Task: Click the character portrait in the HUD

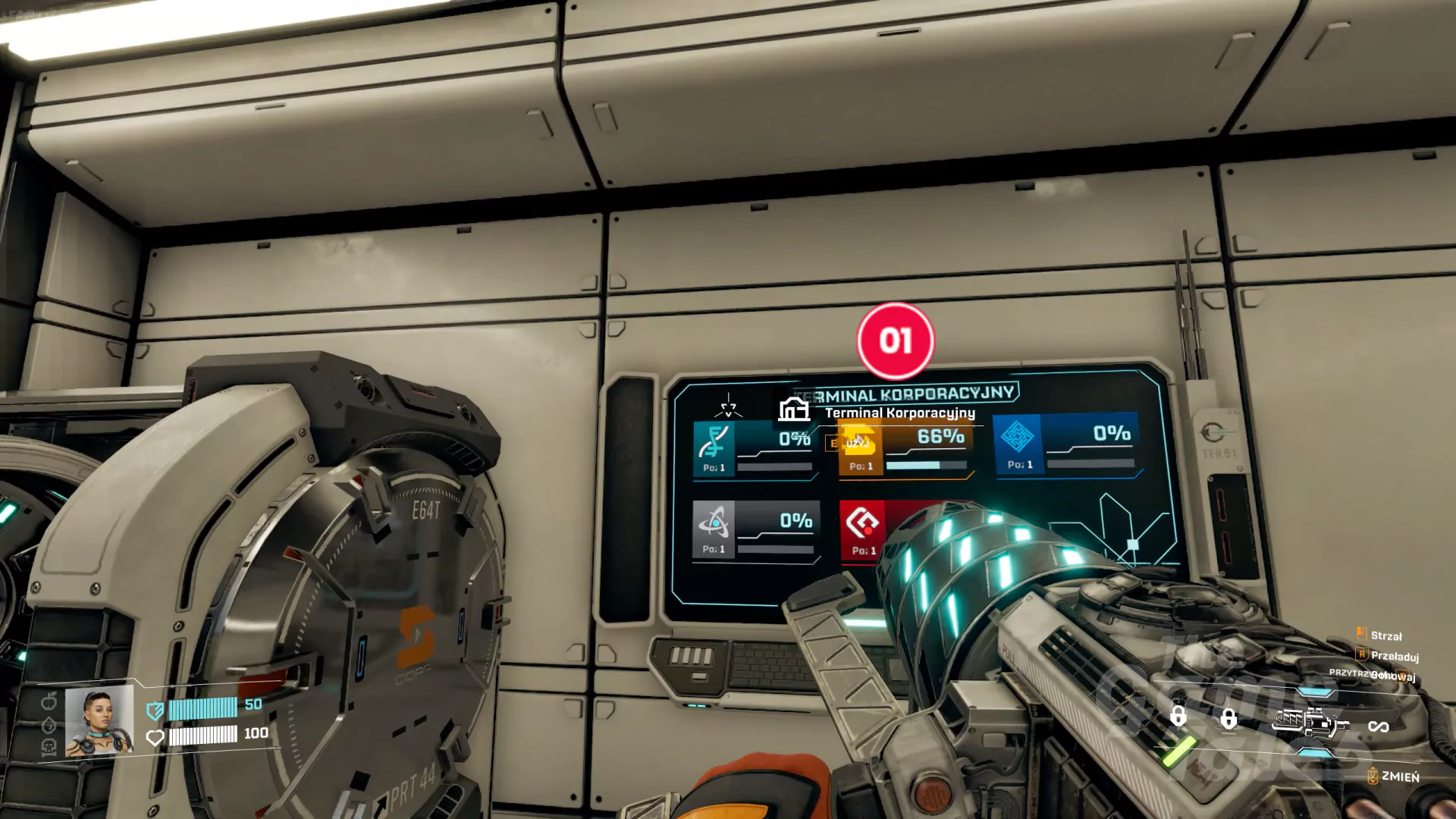Action: click(99, 721)
